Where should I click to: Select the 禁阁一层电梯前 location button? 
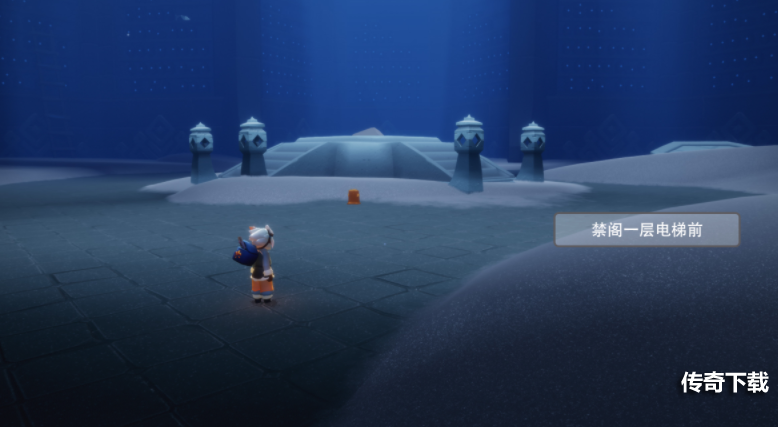647,230
